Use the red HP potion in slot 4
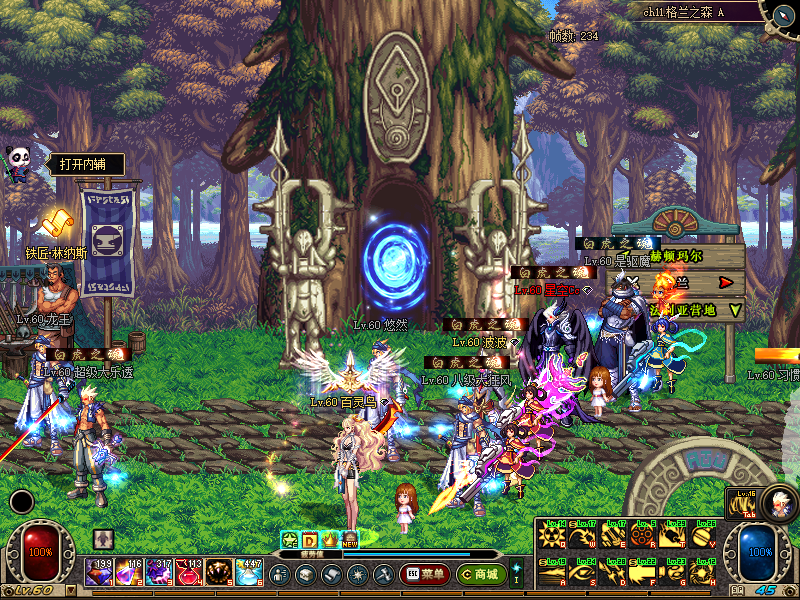Viewport: 800px width, 600px height. pyautogui.click(x=188, y=573)
